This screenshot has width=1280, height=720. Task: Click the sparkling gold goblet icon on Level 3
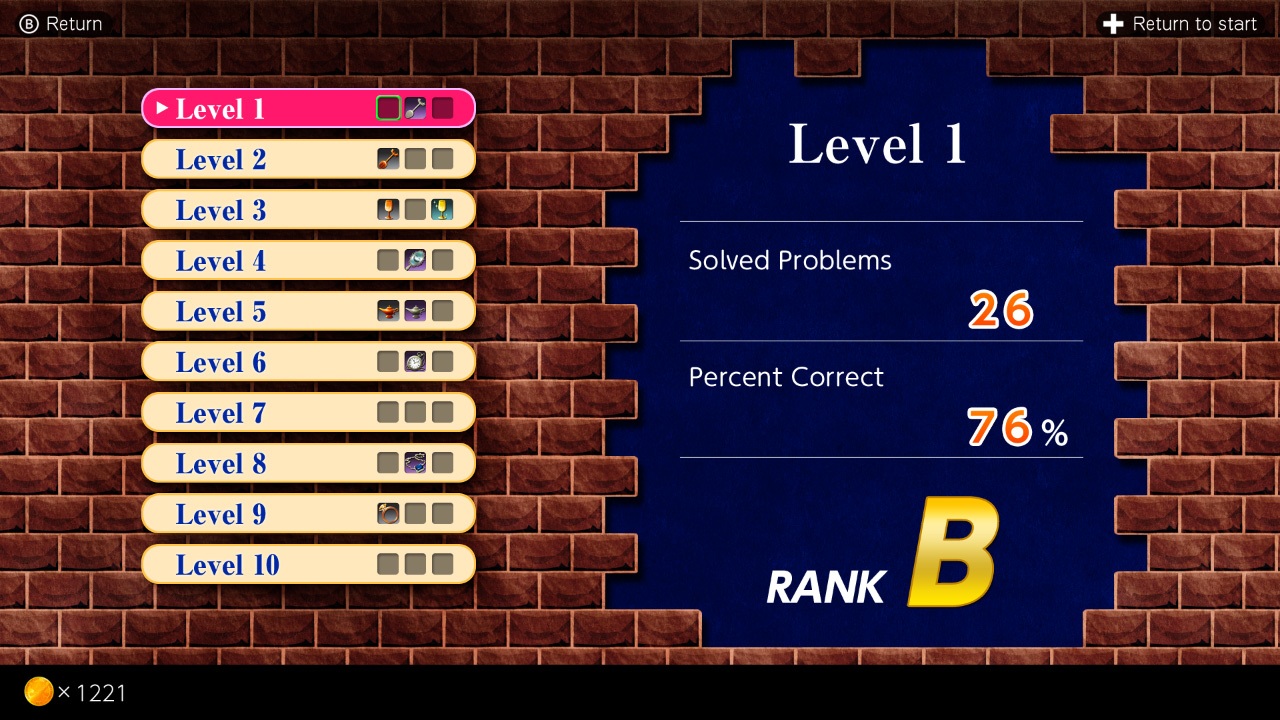point(443,209)
